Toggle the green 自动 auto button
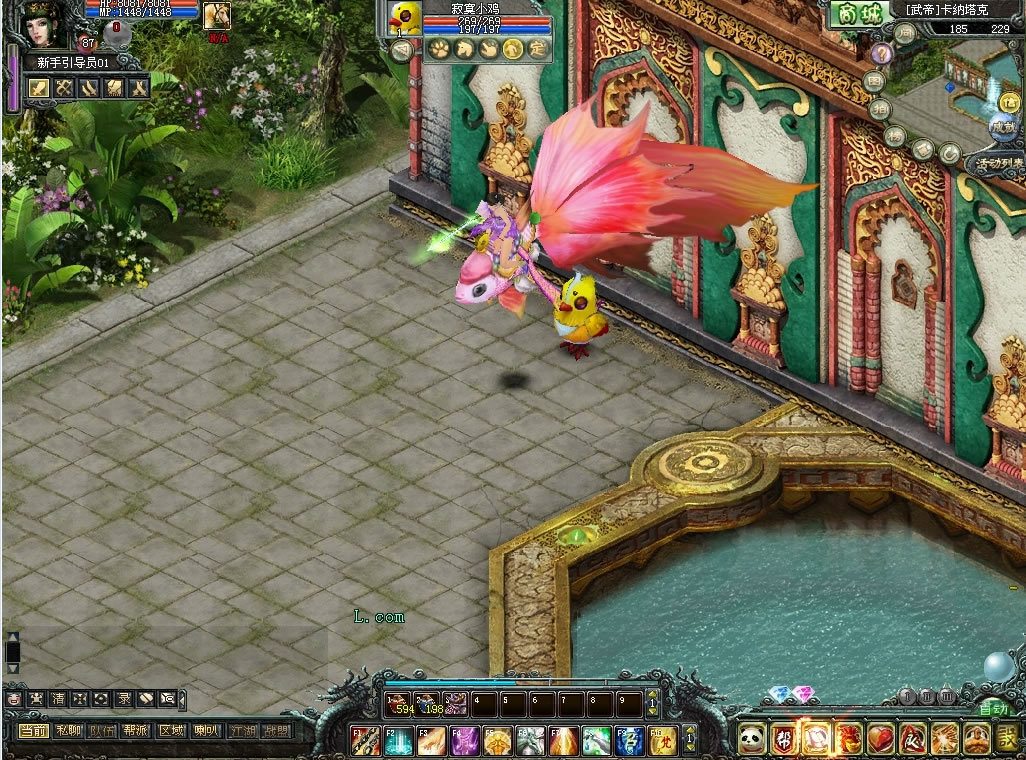This screenshot has width=1026, height=760. point(992,709)
